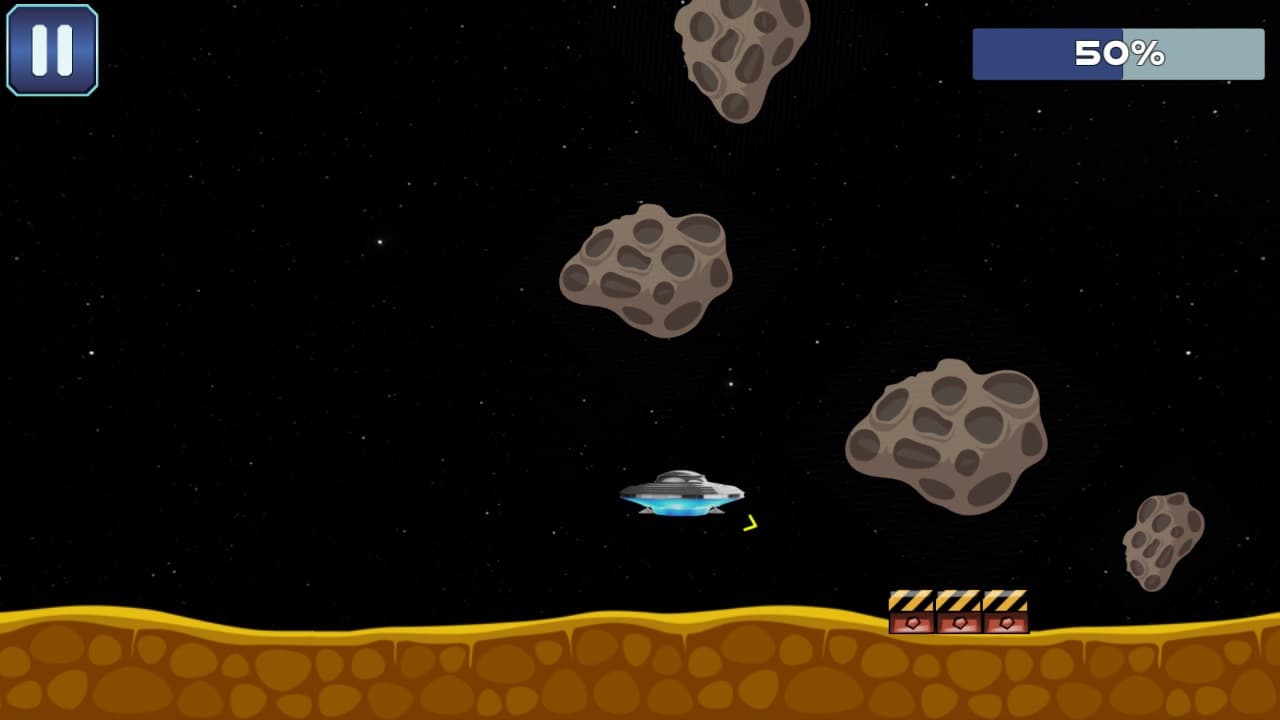
Task: Click the 50% progress bar
Action: point(1117,55)
